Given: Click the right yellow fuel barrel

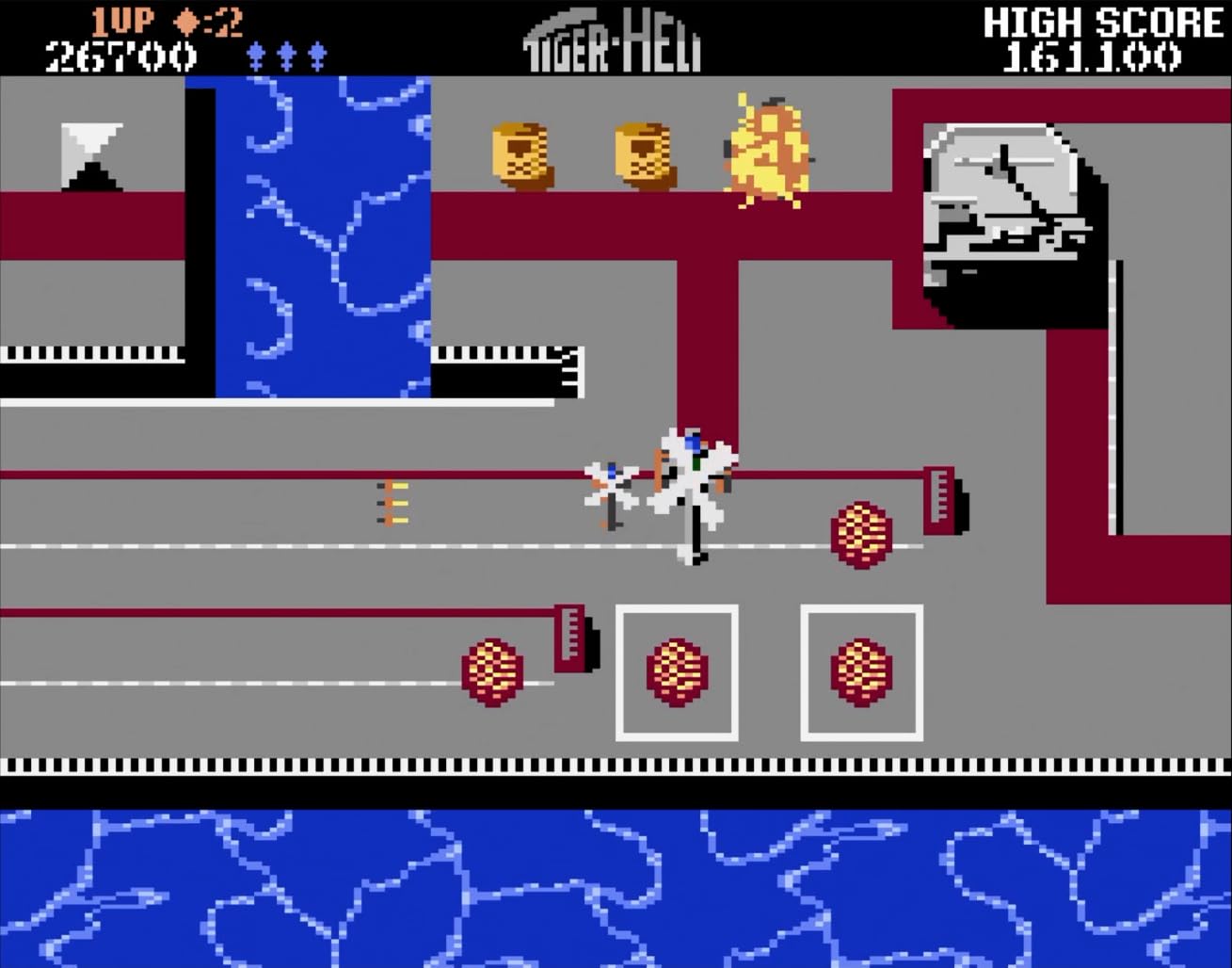Looking at the screenshot, I should [644, 153].
